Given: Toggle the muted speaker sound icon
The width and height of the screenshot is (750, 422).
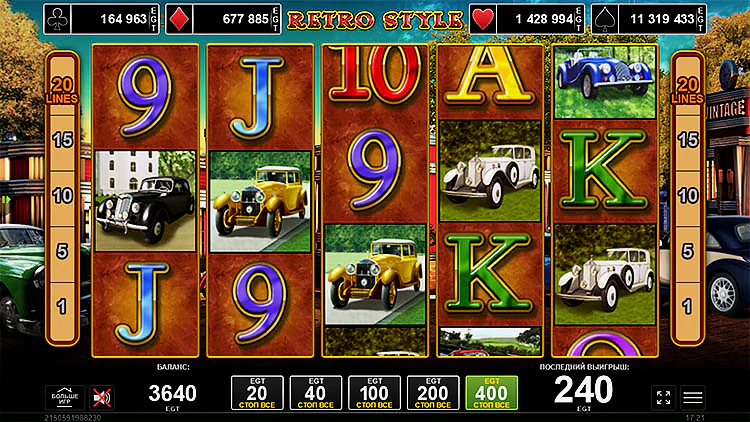Looking at the screenshot, I should point(101,397).
